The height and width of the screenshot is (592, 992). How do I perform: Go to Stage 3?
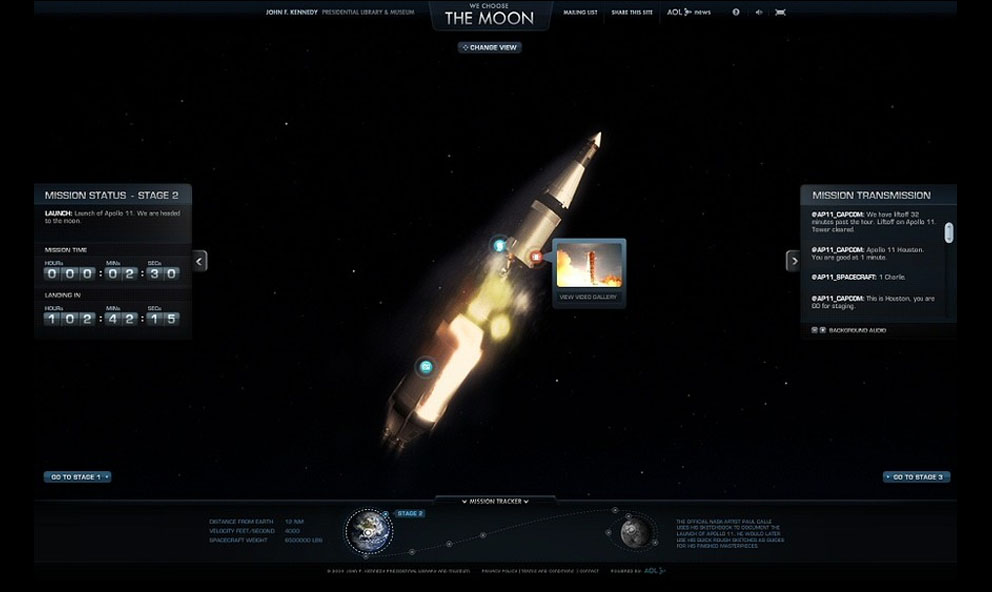tap(916, 477)
